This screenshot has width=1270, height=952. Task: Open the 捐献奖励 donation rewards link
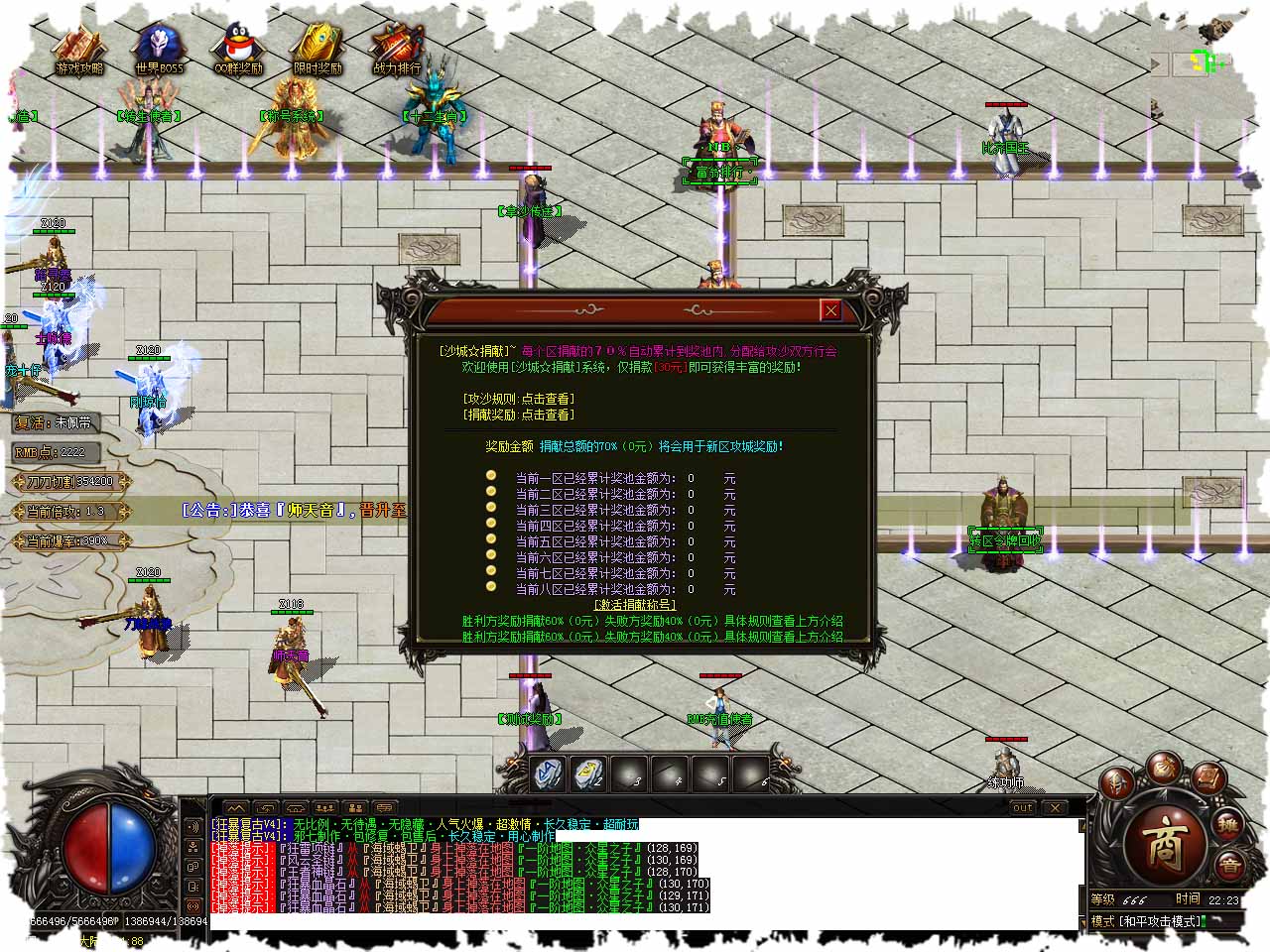point(518,415)
